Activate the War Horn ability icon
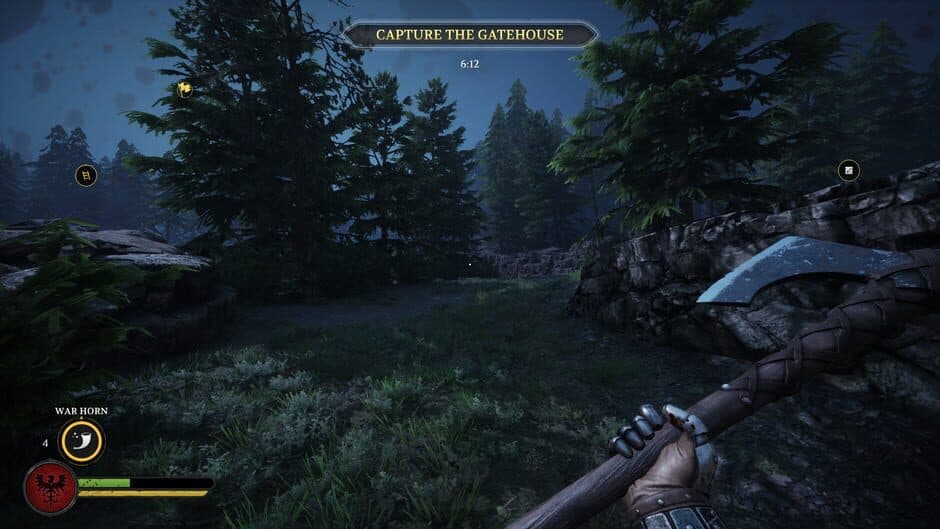Viewport: 940px width, 529px height. click(x=81, y=441)
